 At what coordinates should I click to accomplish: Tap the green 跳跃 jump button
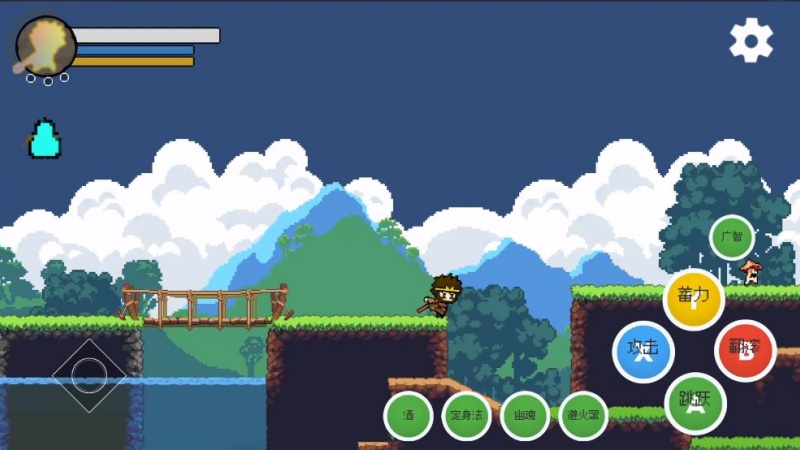point(694,402)
